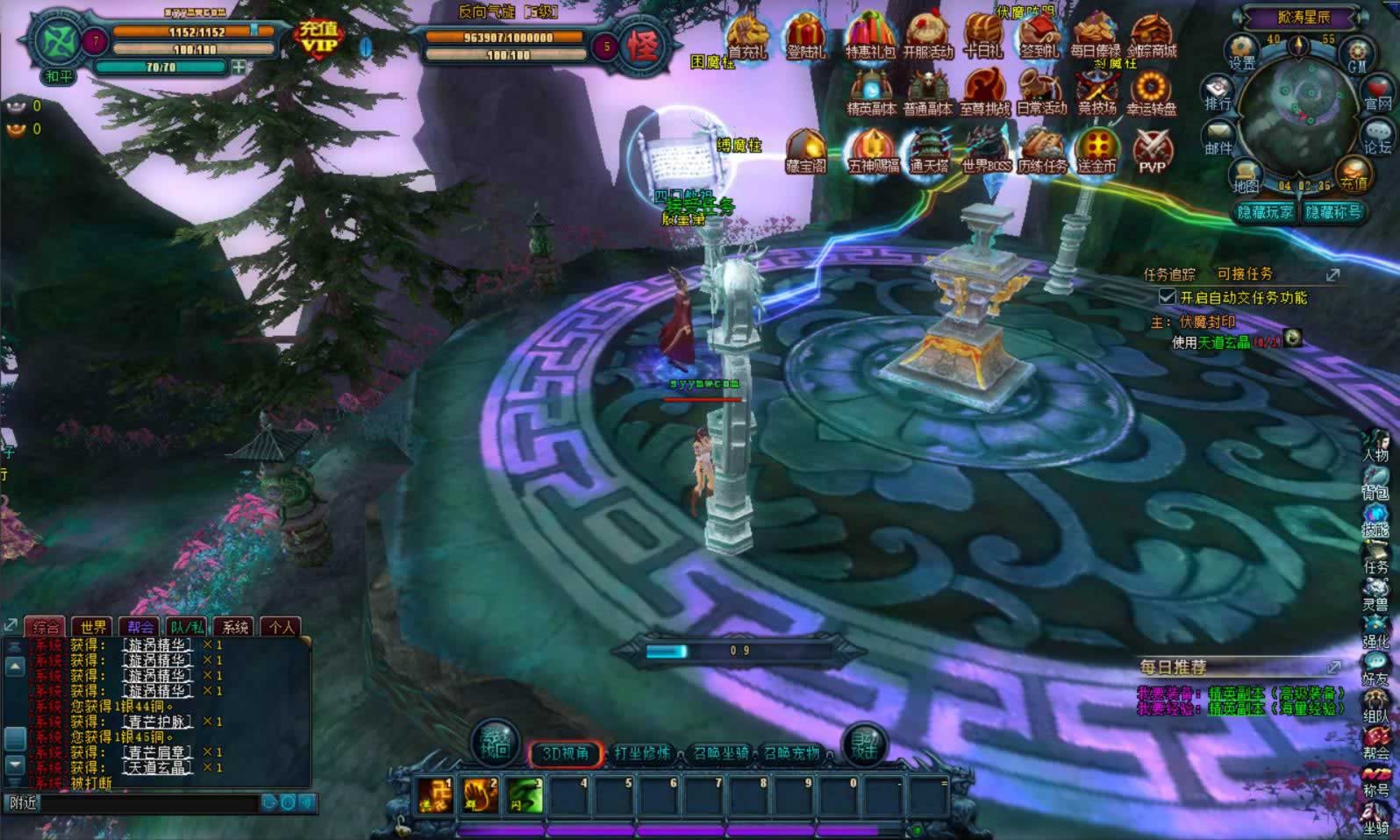Enter the PVP crossed-swords menu

point(1153,151)
